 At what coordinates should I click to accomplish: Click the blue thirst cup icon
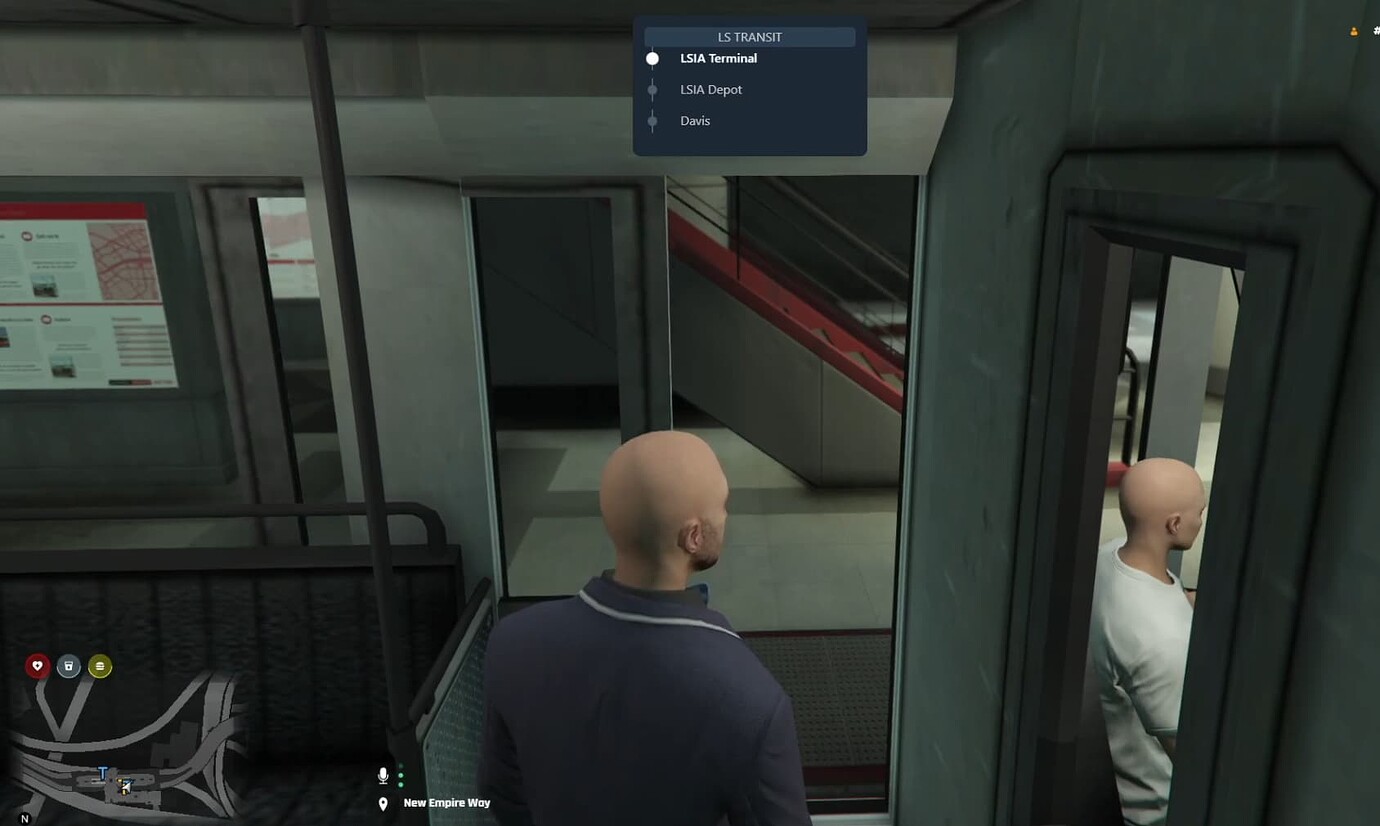point(68,665)
